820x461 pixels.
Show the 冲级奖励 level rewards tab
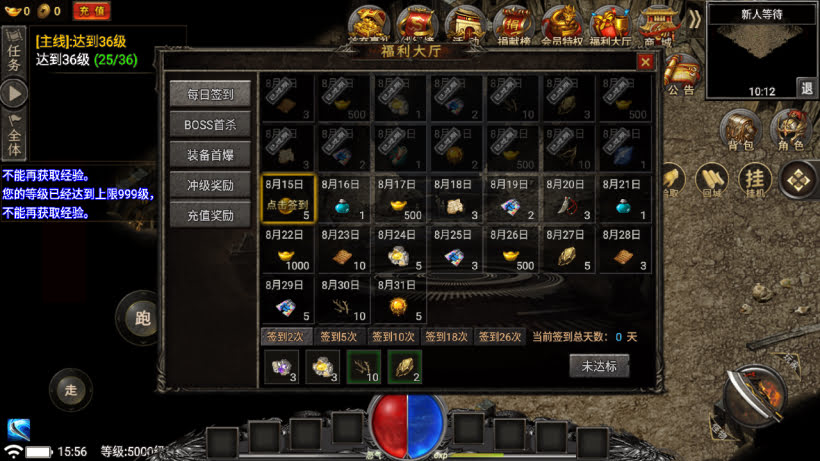(x=210, y=185)
